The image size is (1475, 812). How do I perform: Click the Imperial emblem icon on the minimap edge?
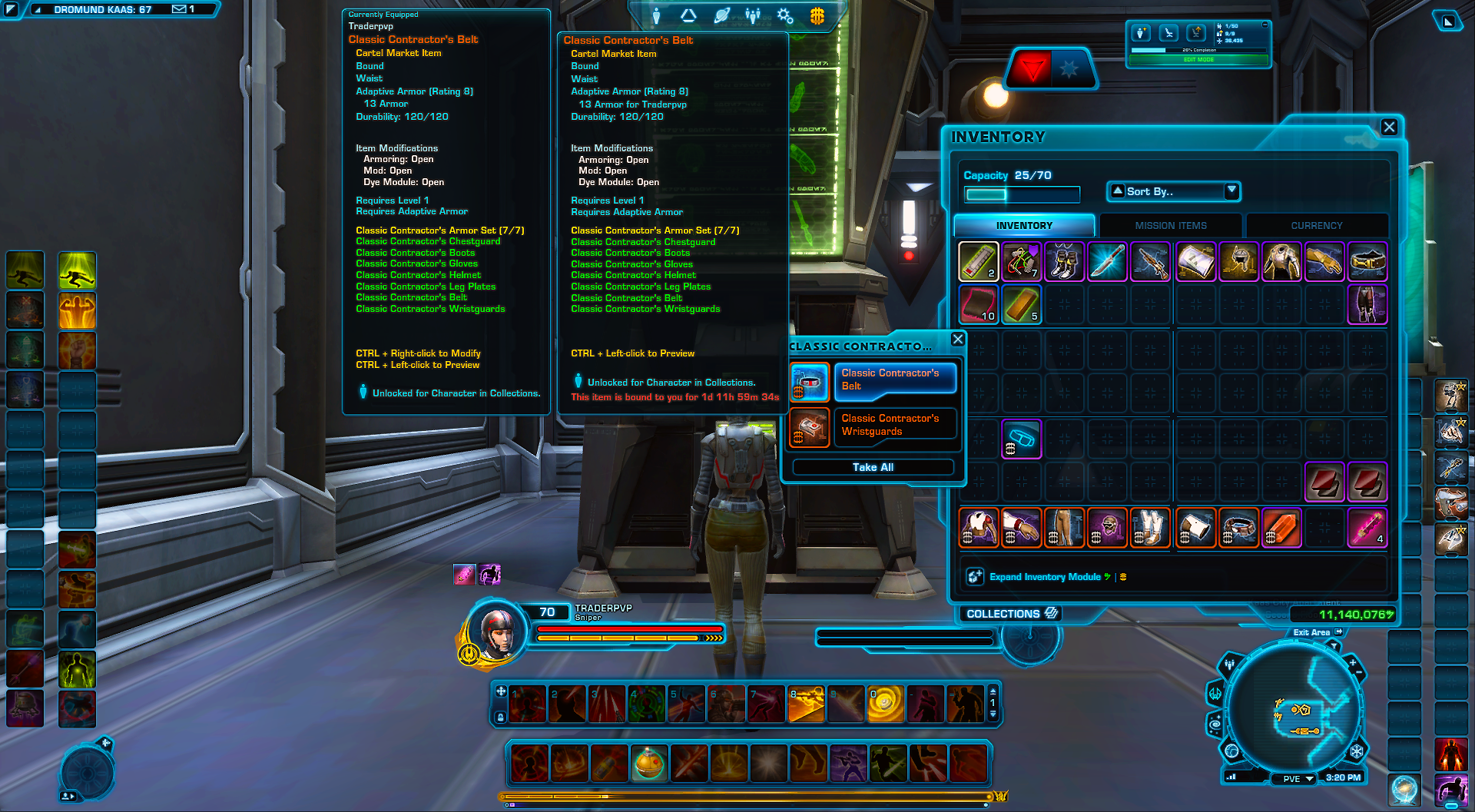1356,752
